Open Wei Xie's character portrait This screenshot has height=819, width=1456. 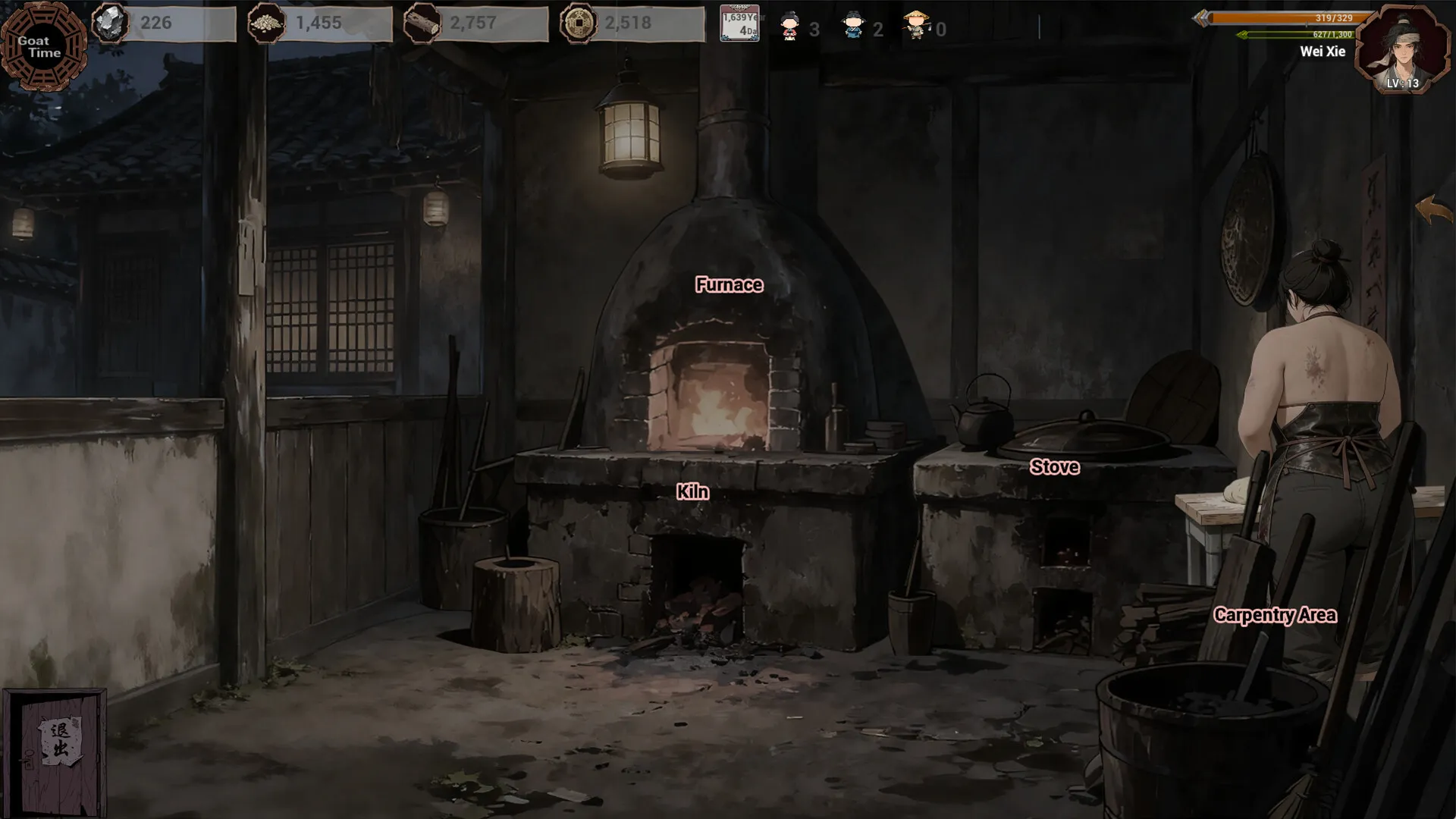point(1402,50)
